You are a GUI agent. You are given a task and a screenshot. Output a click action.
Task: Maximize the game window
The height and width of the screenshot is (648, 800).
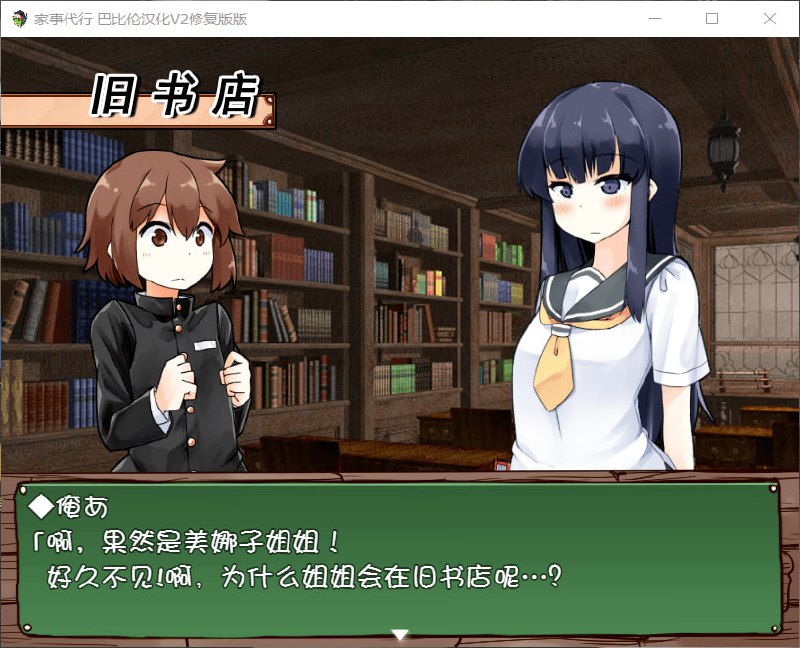coord(712,18)
